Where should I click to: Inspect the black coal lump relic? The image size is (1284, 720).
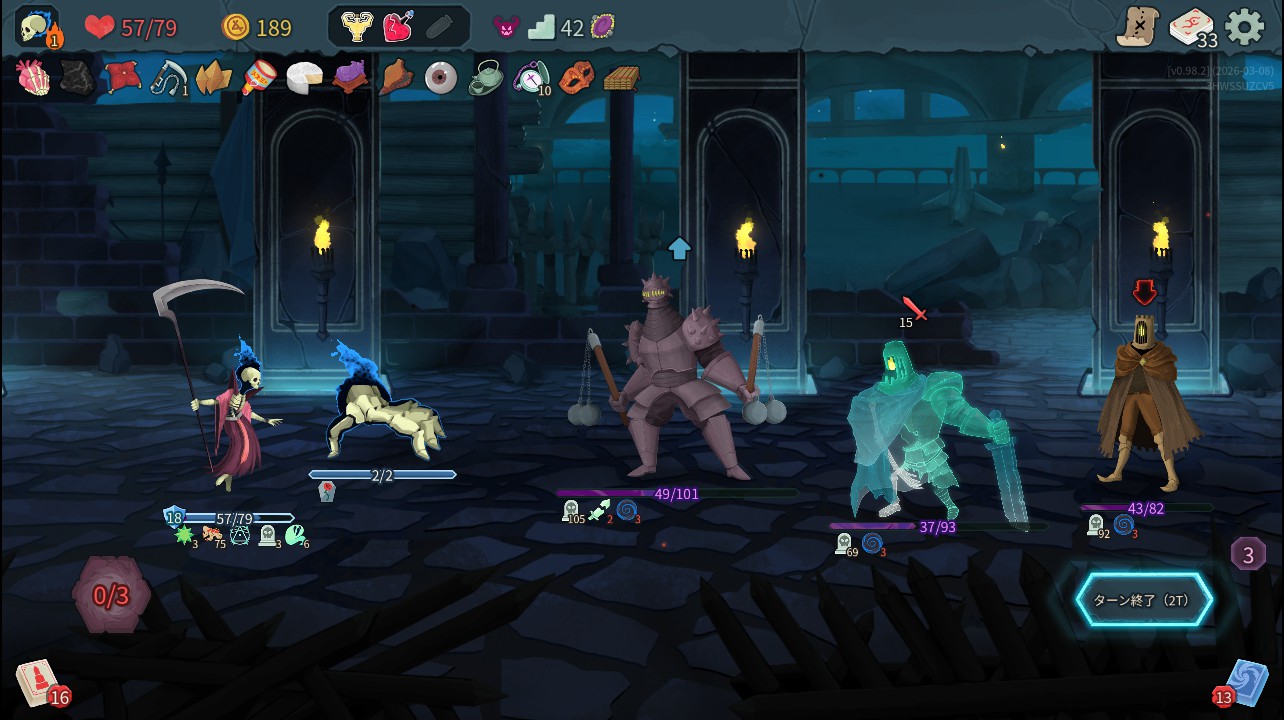(x=77, y=77)
